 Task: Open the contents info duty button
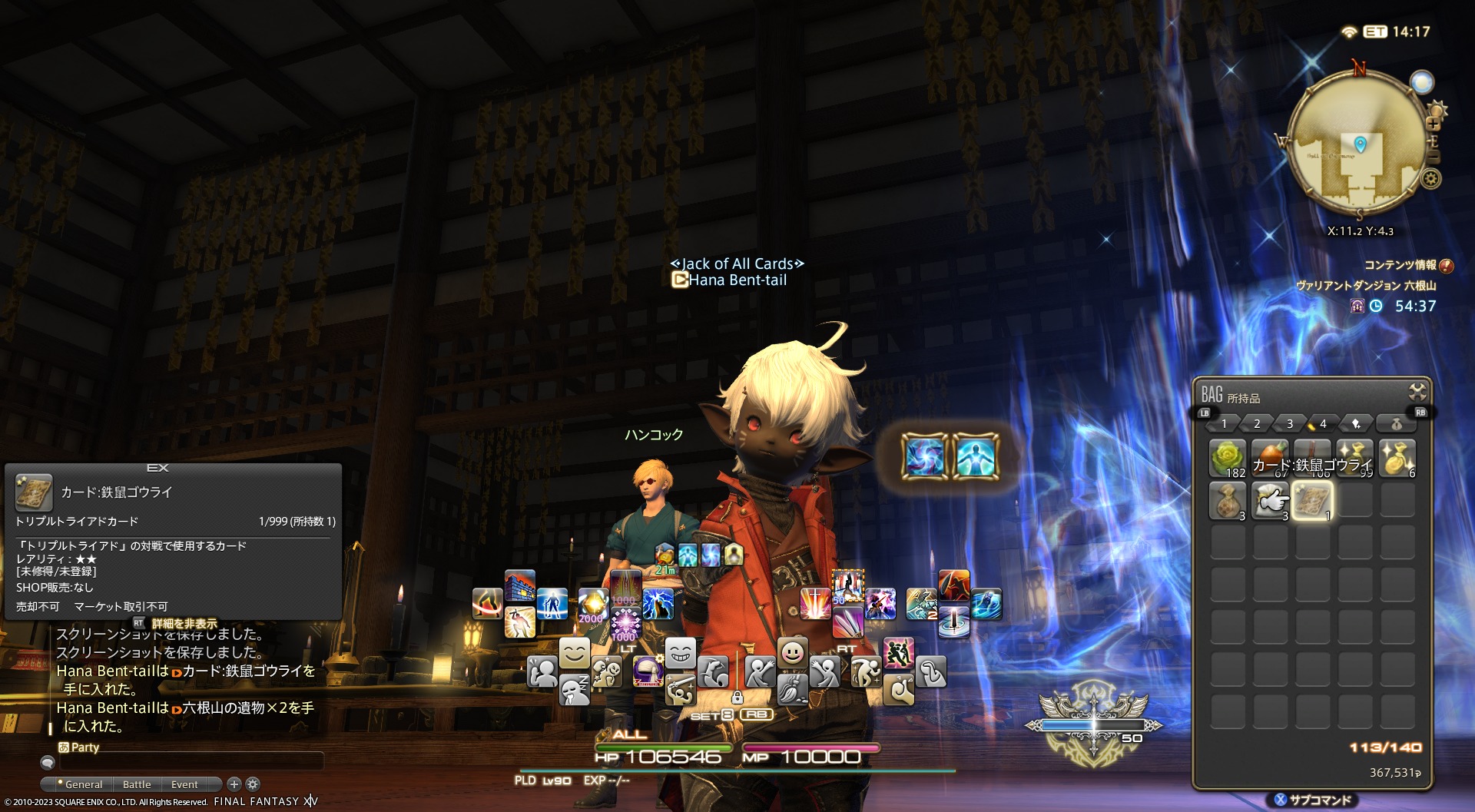click(1446, 266)
